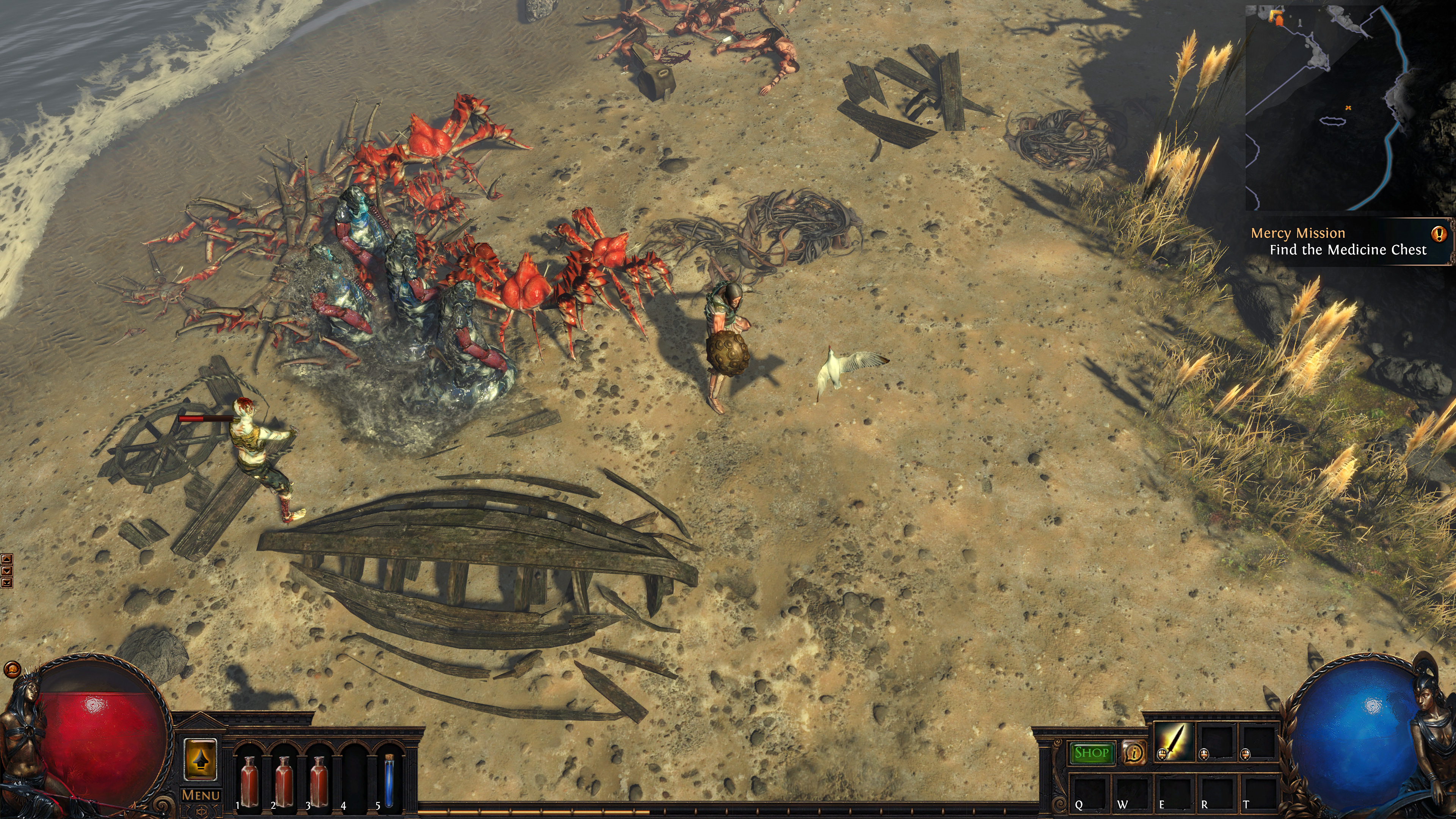Open the green Shop button
Viewport: 1456px width, 819px height.
(1092, 753)
